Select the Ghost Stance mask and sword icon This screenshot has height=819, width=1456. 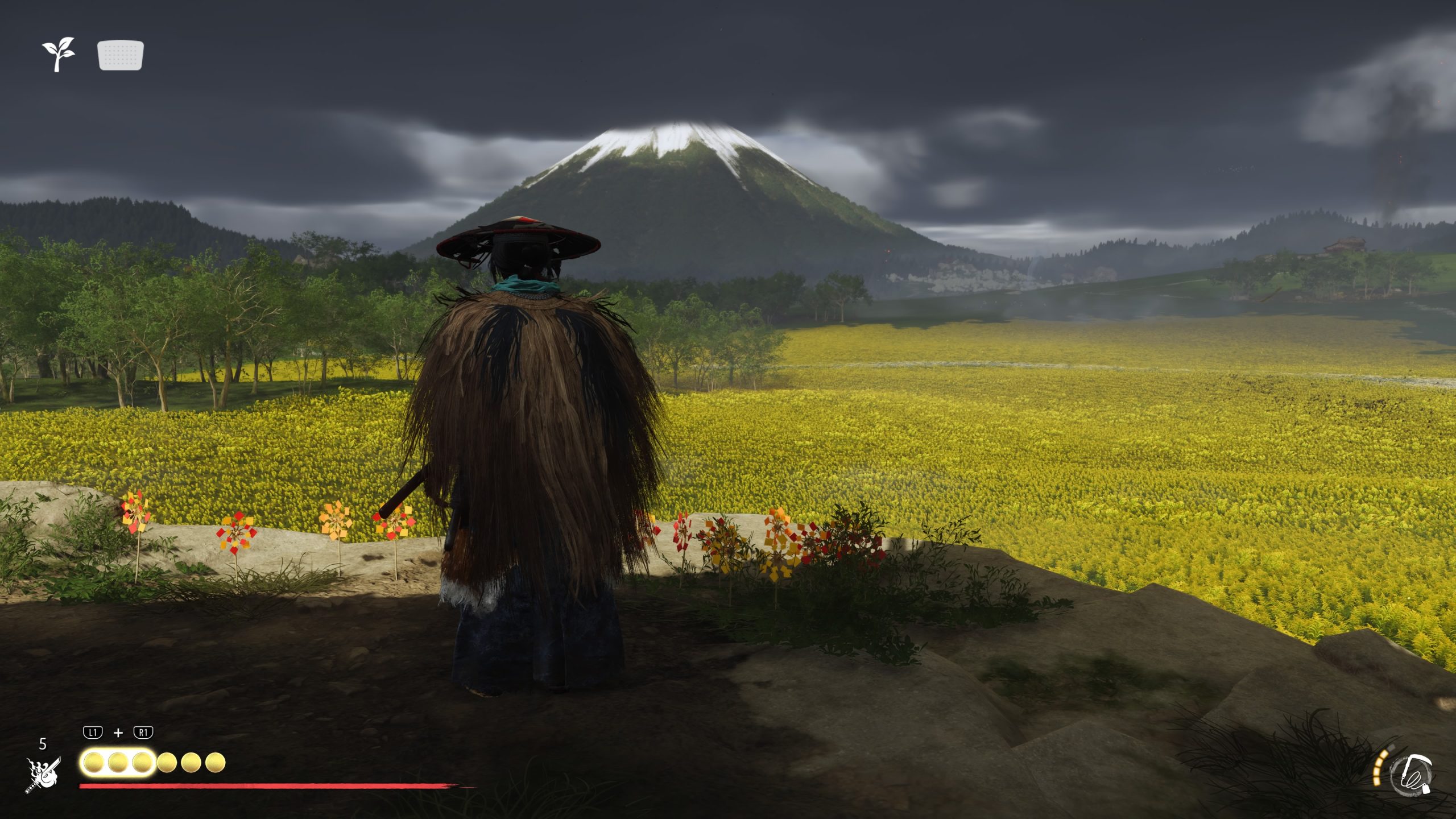43,775
